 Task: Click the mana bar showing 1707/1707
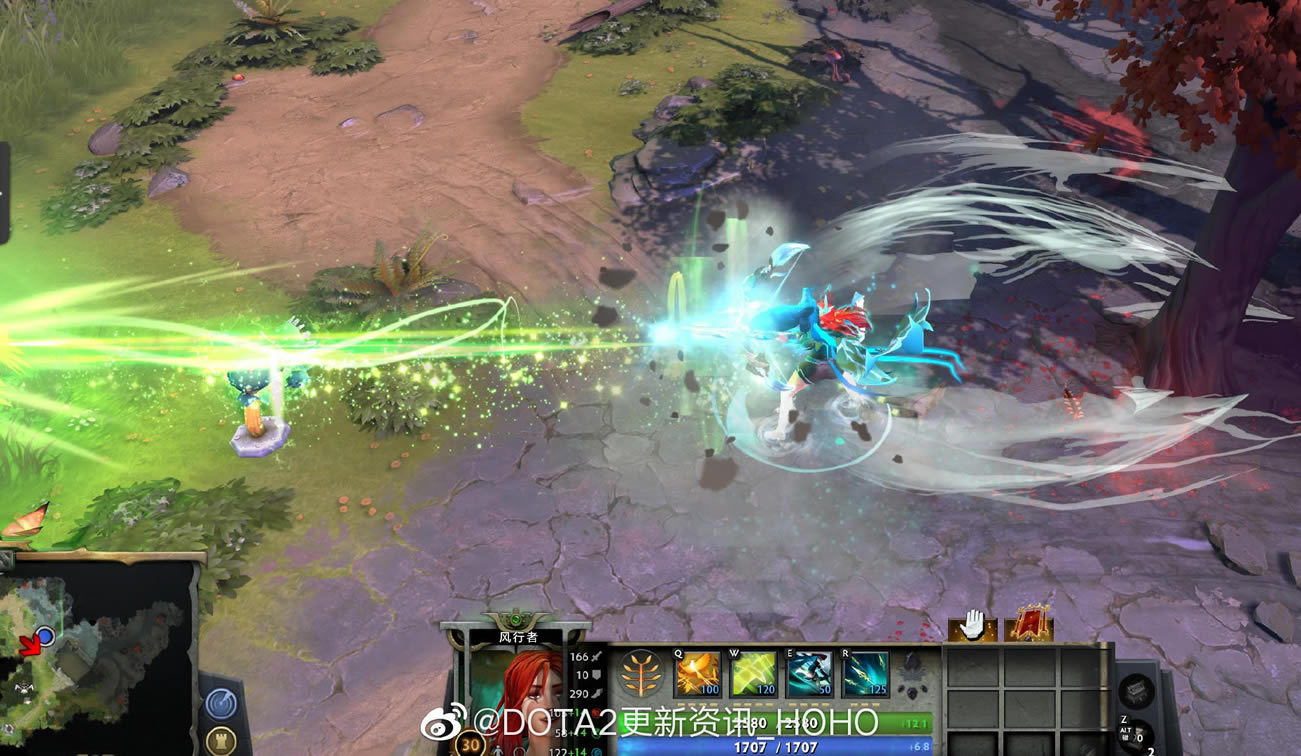click(x=776, y=746)
